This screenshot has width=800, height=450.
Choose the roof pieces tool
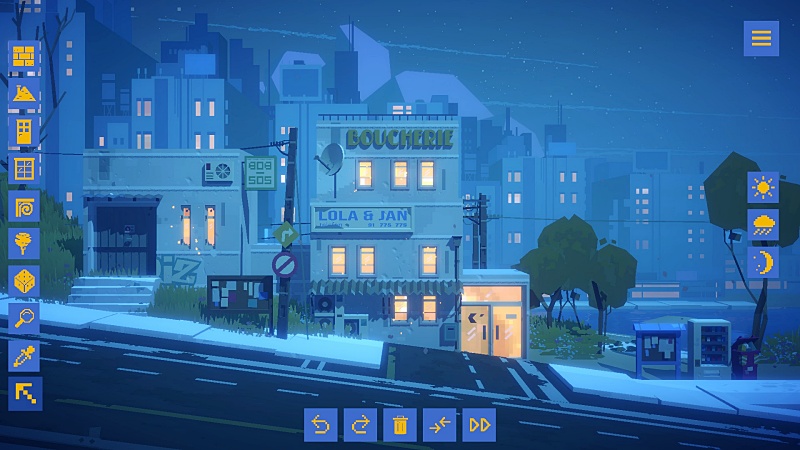click(24, 94)
